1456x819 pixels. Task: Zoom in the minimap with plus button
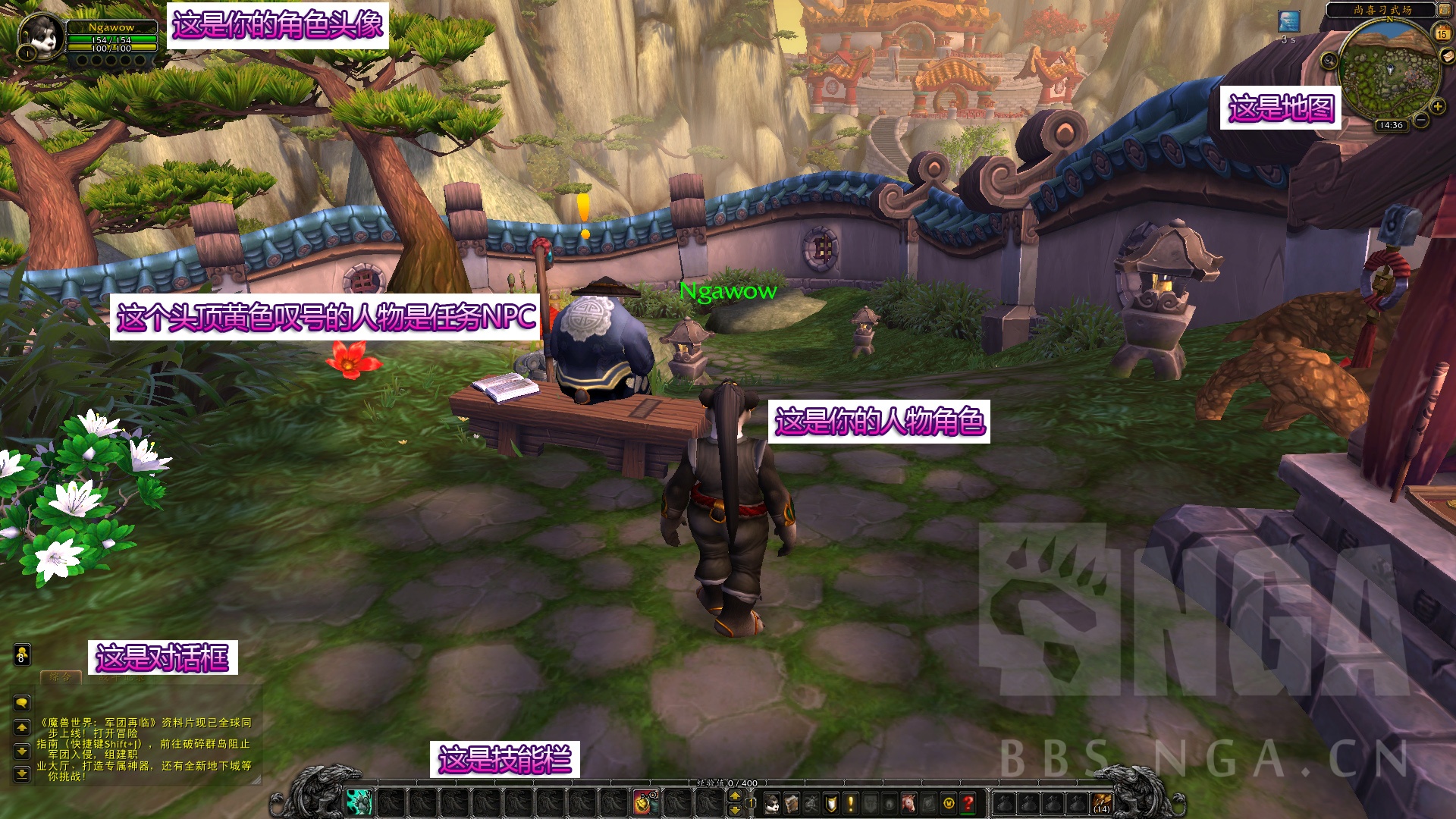[1437, 107]
